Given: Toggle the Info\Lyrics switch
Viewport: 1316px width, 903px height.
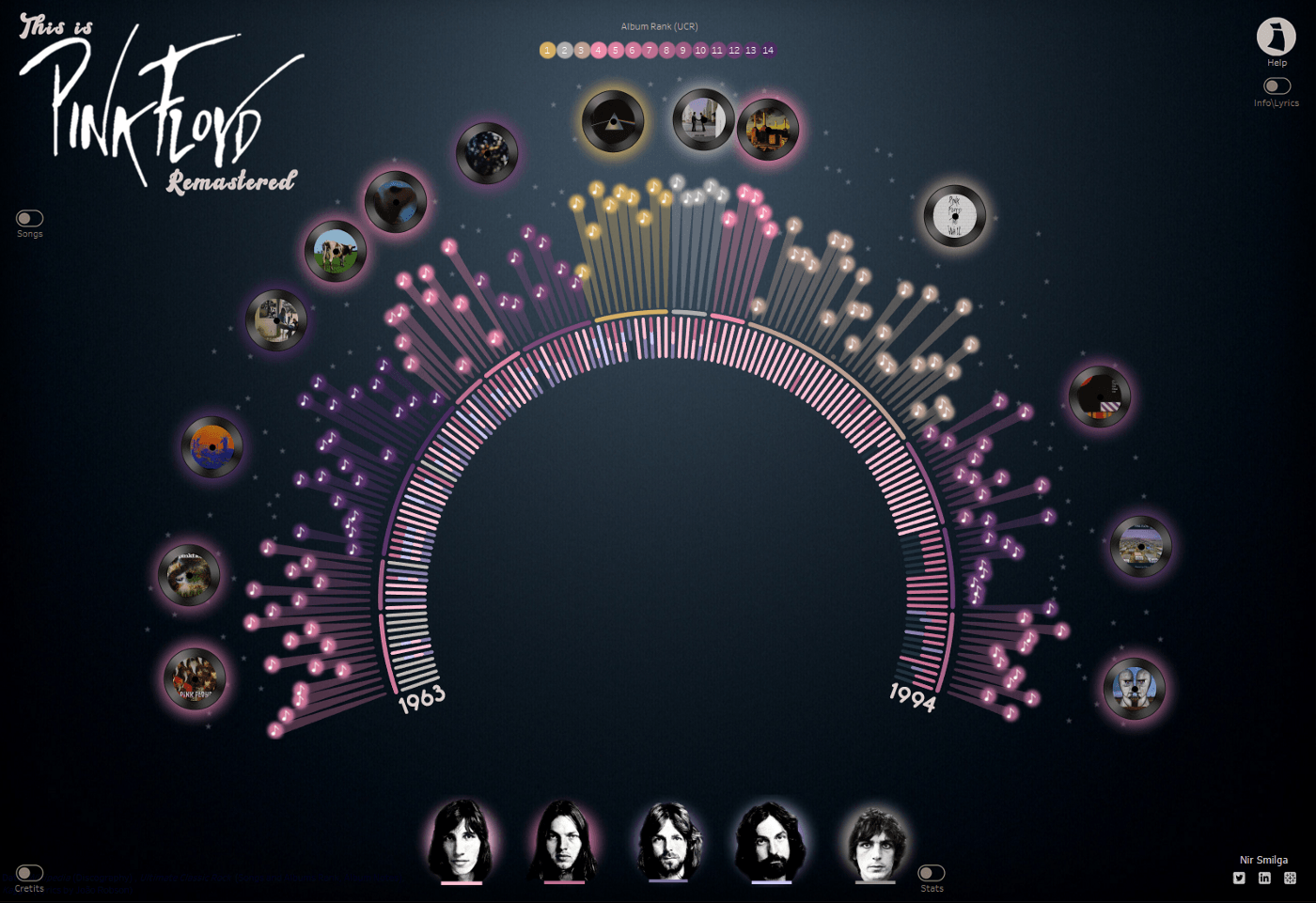Looking at the screenshot, I should (x=1276, y=86).
